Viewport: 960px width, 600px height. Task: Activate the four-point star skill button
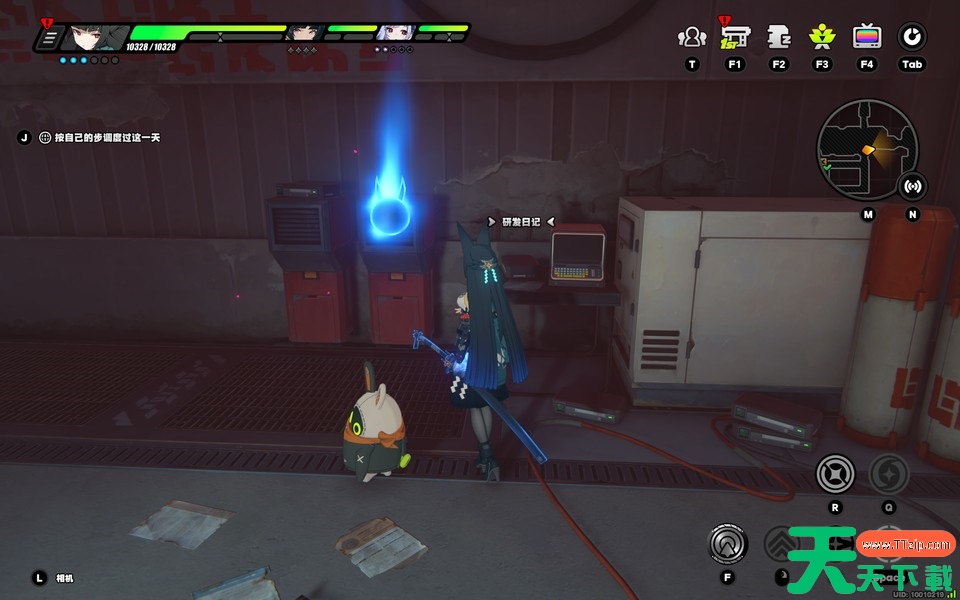[835, 472]
